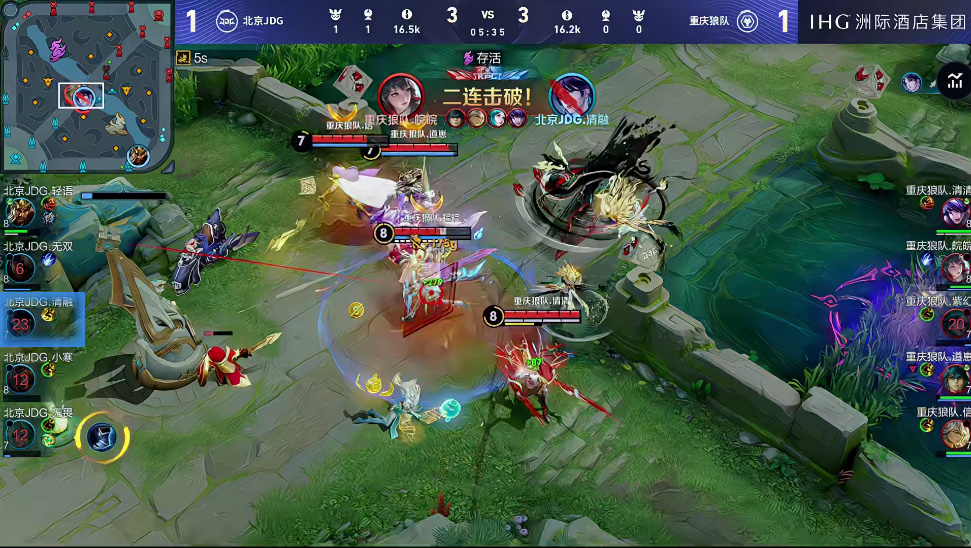Select player 北京JDG.轻语 in the team list
The image size is (971, 548).
coord(22,213)
